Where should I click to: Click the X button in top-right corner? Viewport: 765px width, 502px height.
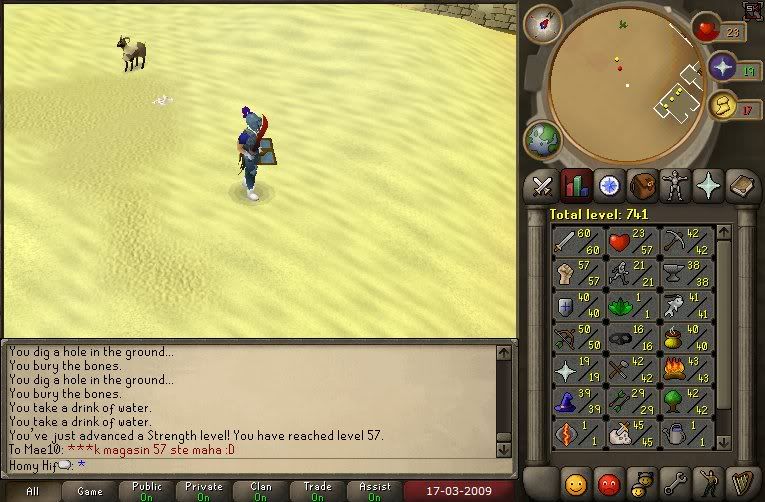tap(753, 11)
